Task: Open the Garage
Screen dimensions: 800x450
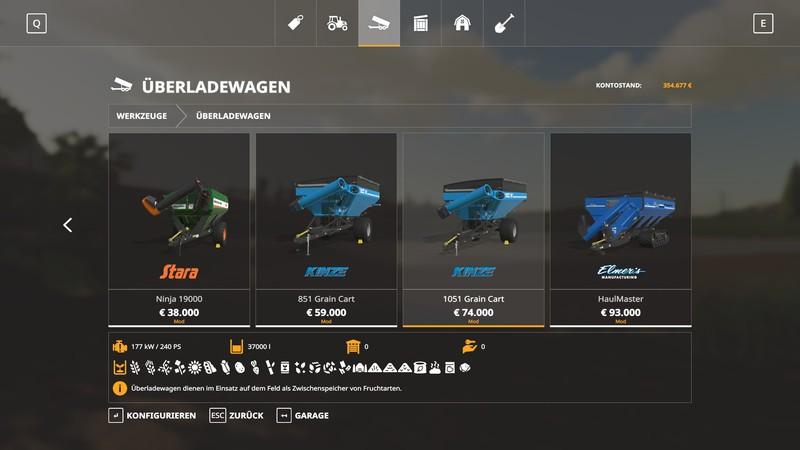Action: [x=303, y=415]
